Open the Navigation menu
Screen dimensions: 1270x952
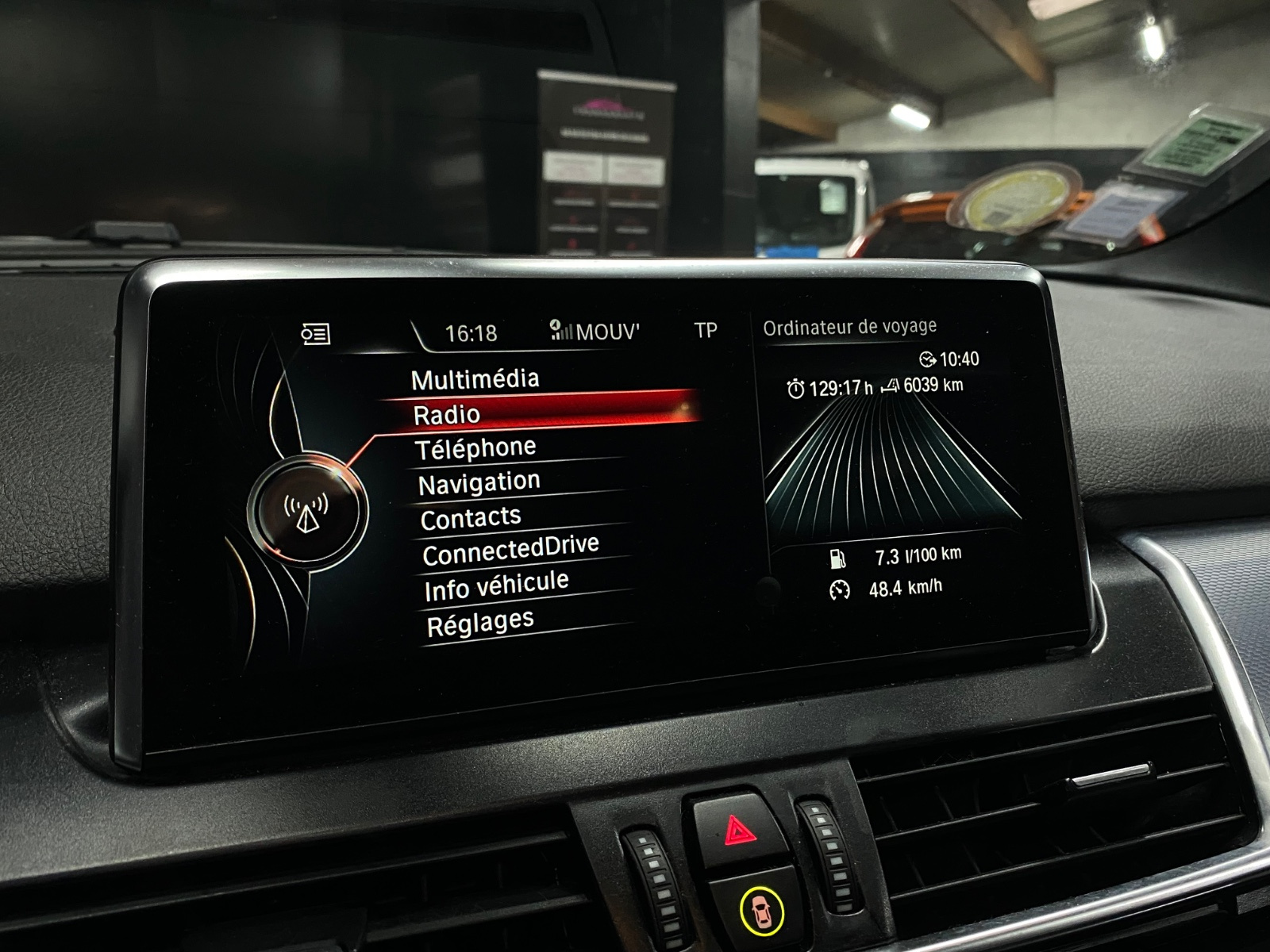(x=479, y=483)
